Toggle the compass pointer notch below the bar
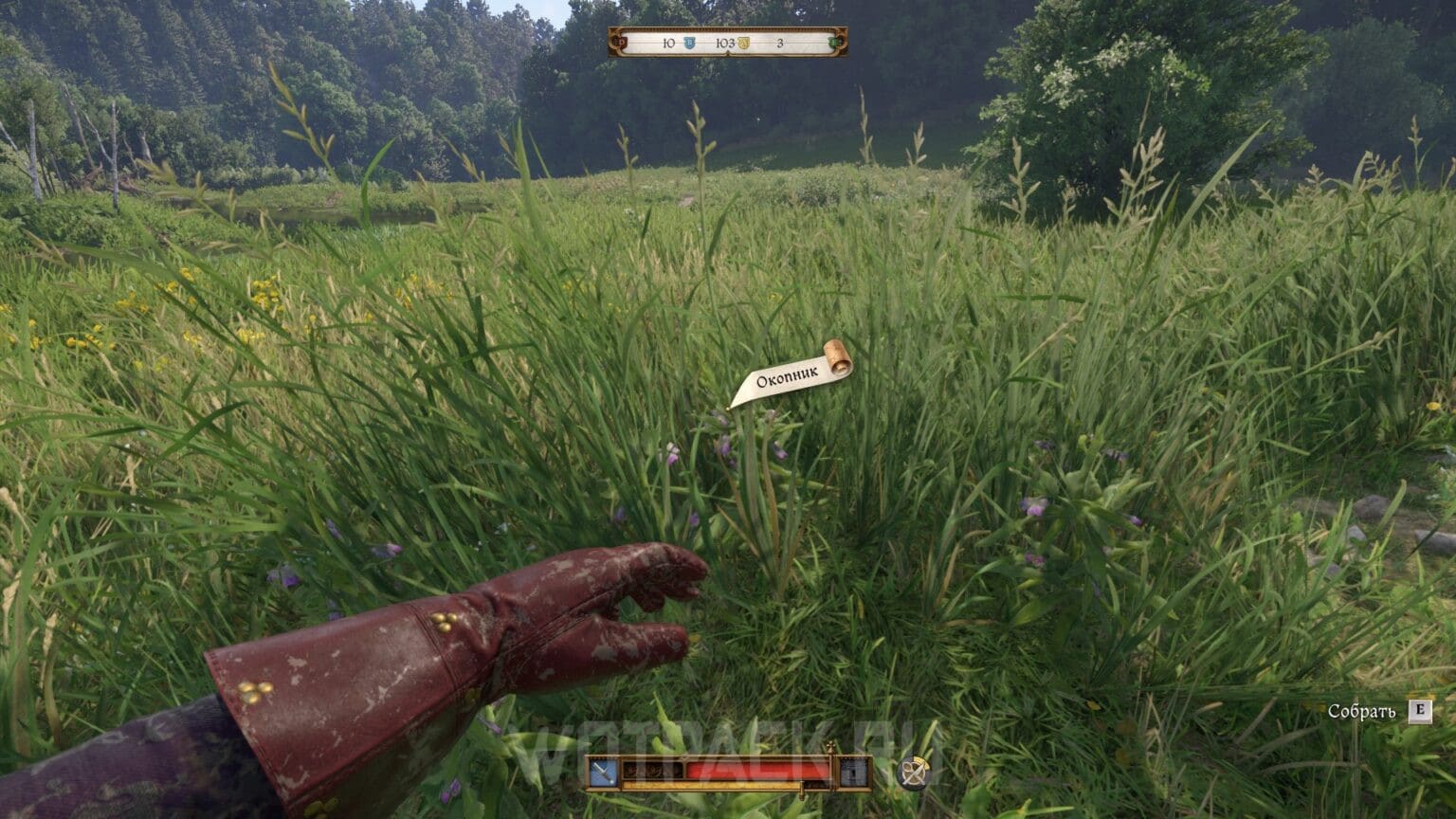The width and height of the screenshot is (1456, 819). pos(728,53)
